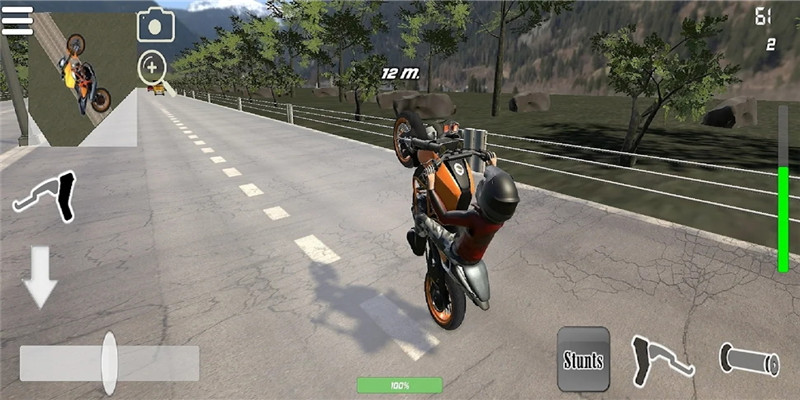800x400 pixels.
Task: Twist the throttle grip button
Action: 749,360
